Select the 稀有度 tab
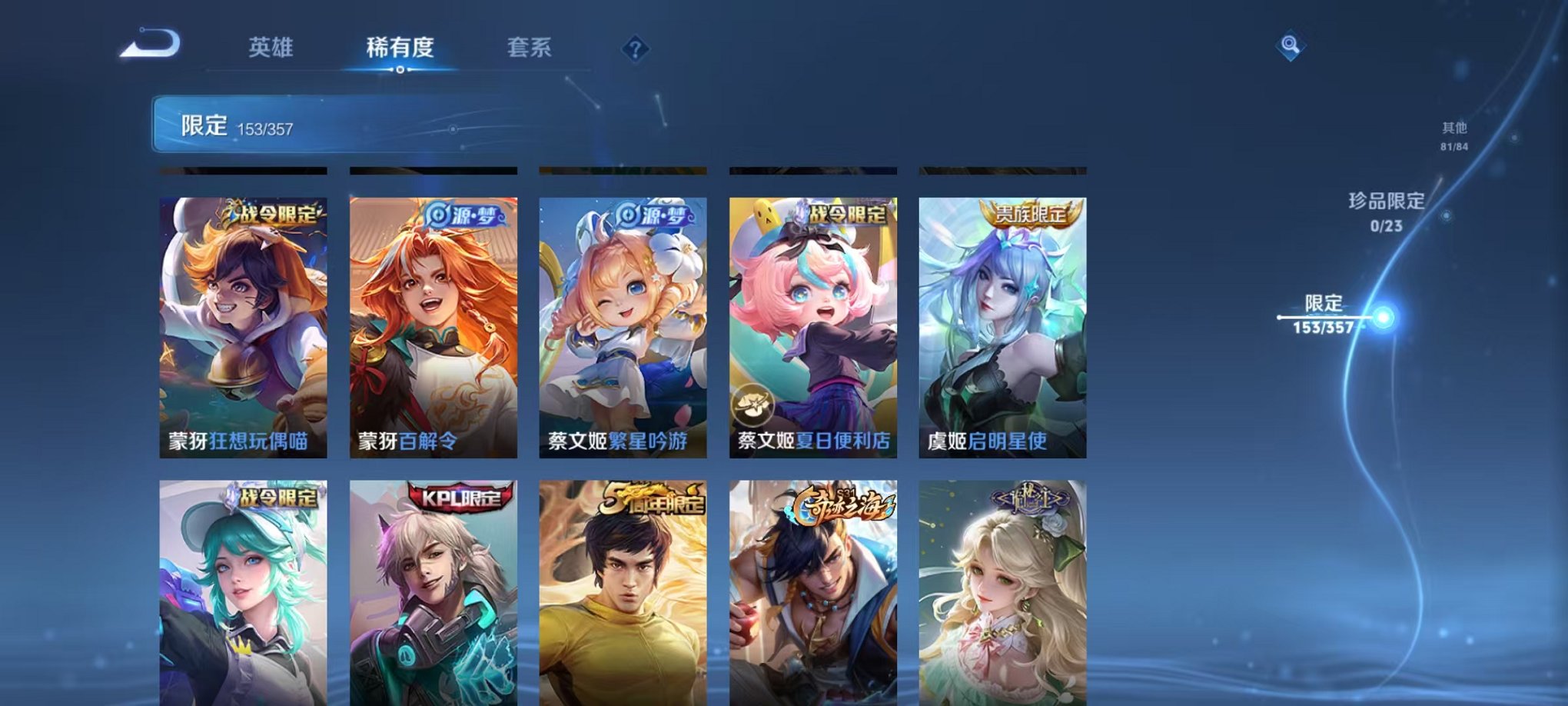The height and width of the screenshot is (706, 1568). click(x=400, y=48)
